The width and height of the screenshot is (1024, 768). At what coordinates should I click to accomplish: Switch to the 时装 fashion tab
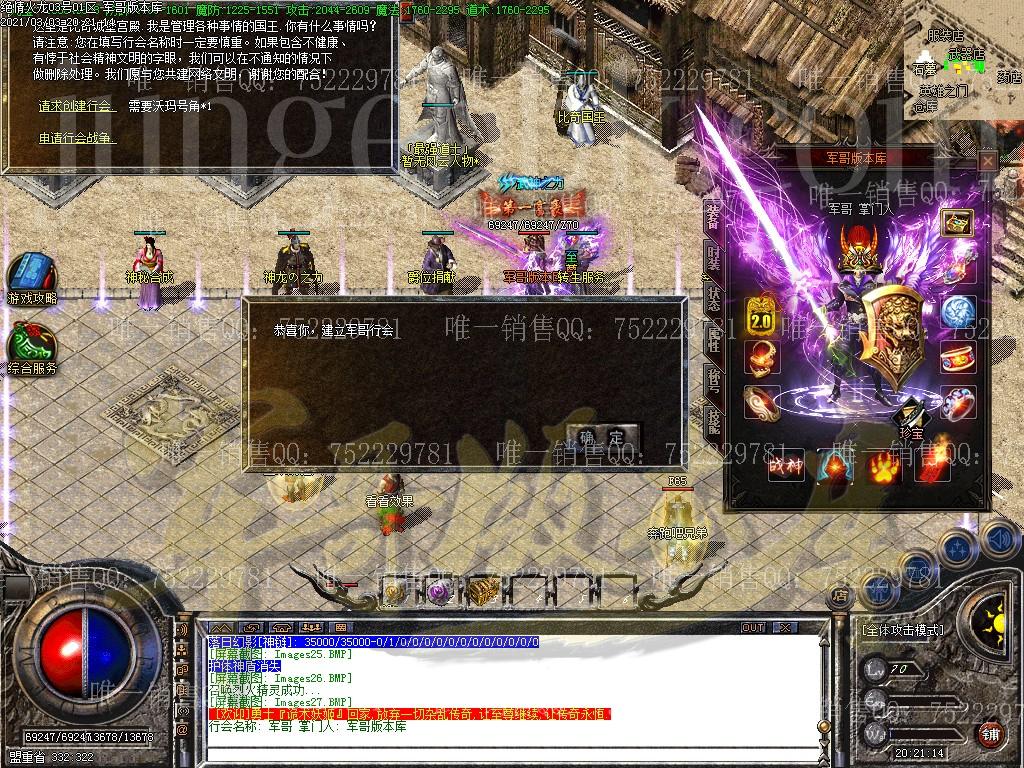pyautogui.click(x=713, y=258)
